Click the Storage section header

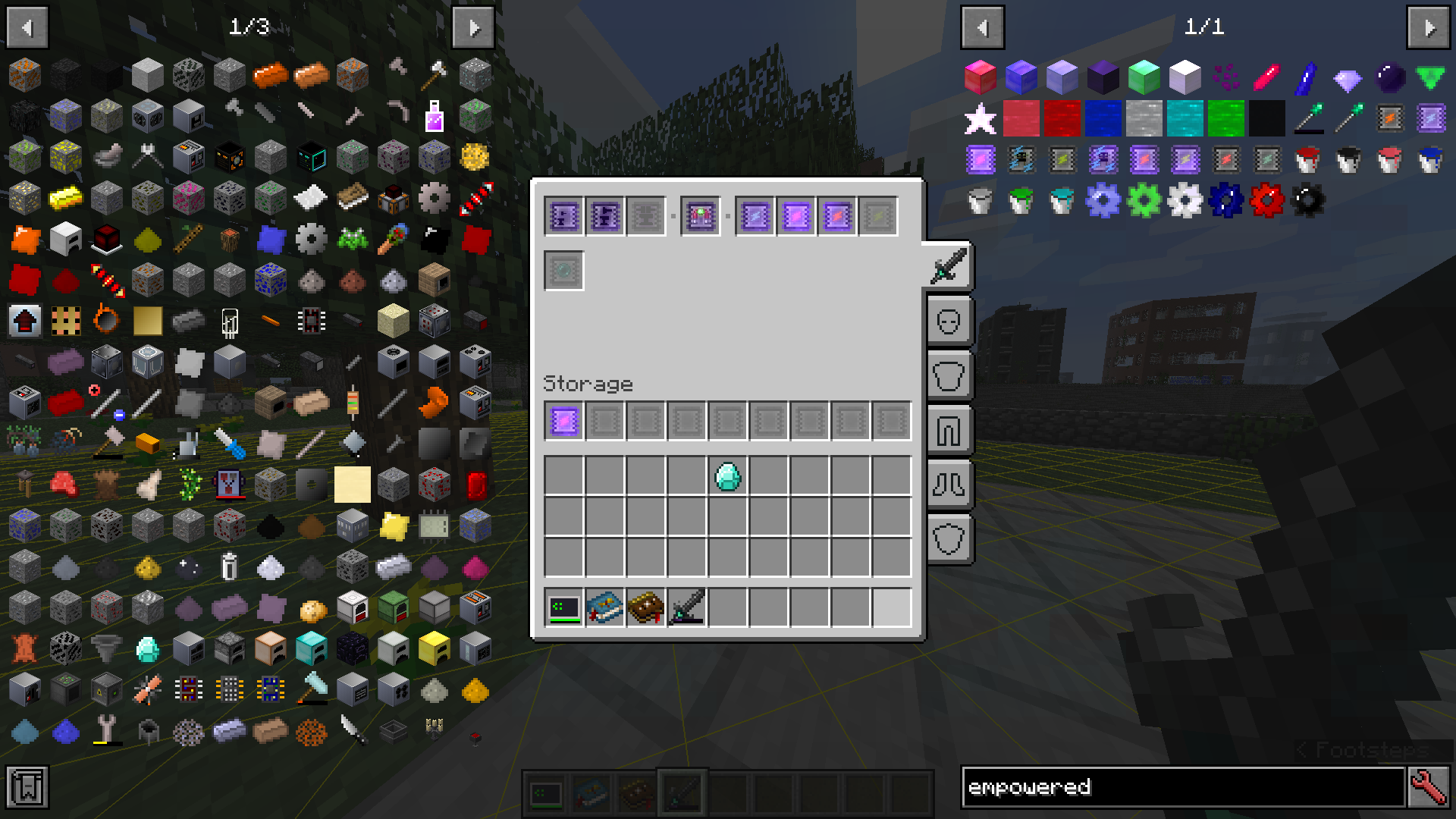[588, 384]
